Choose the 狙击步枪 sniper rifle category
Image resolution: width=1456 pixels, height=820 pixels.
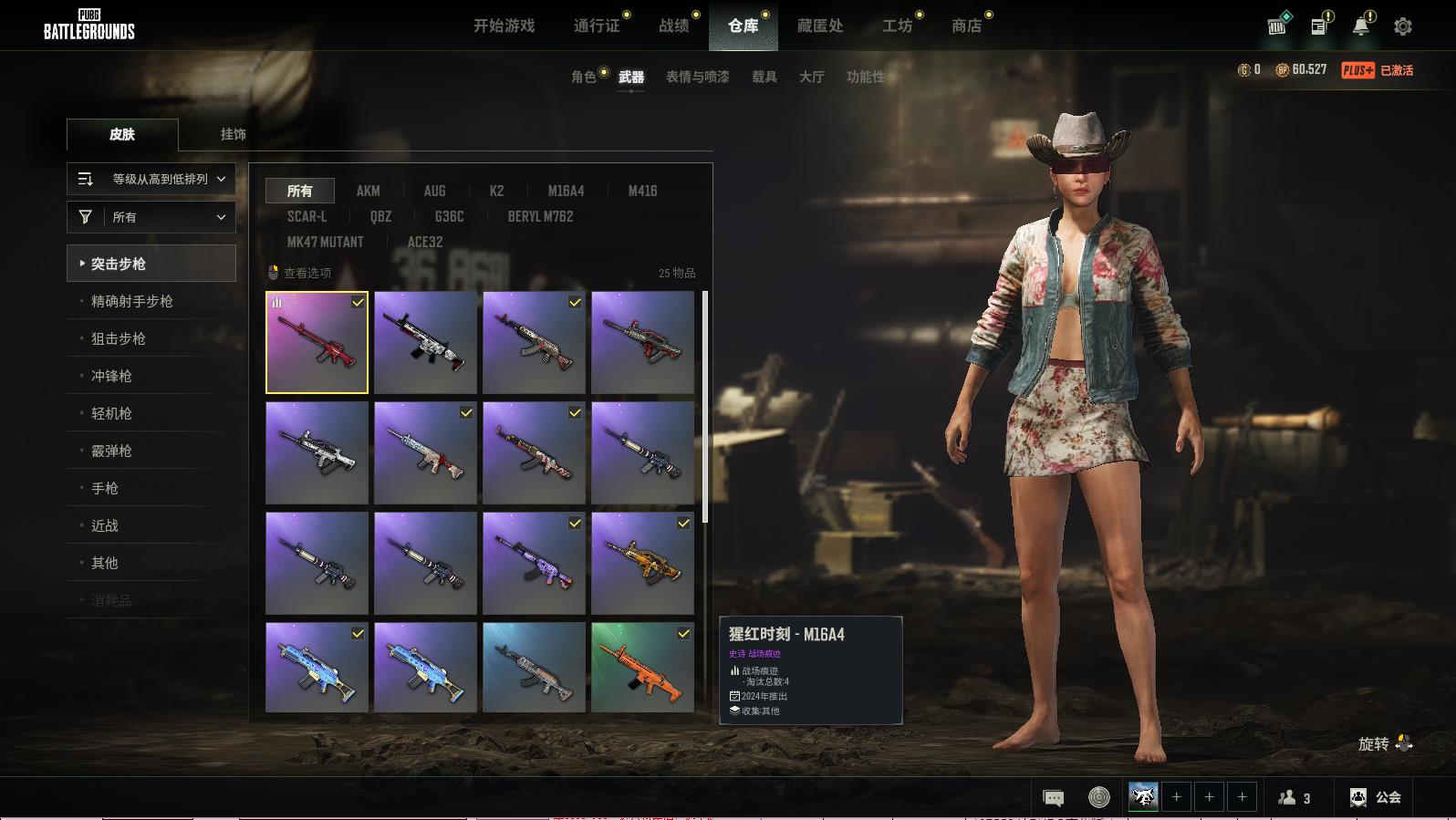tap(119, 338)
